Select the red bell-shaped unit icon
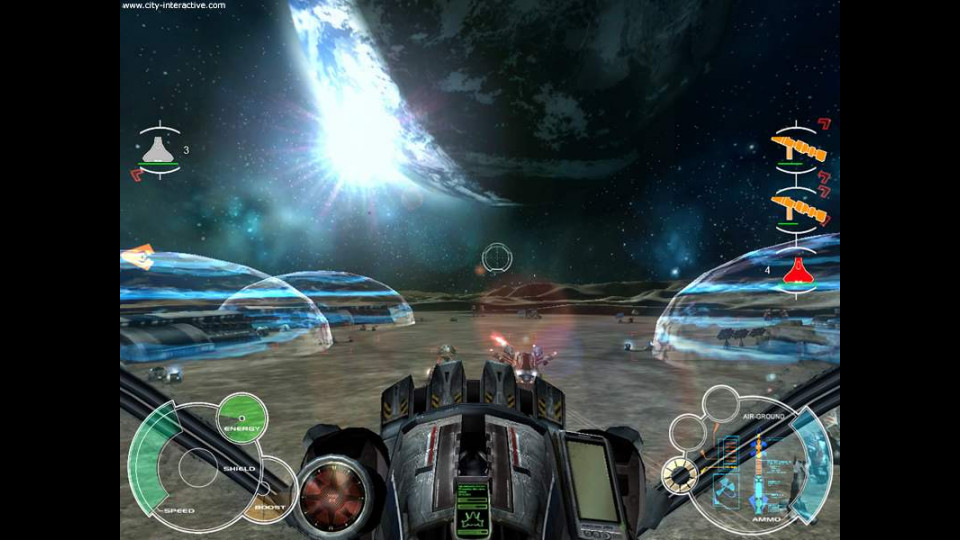Image resolution: width=960 pixels, height=540 pixels. [797, 270]
